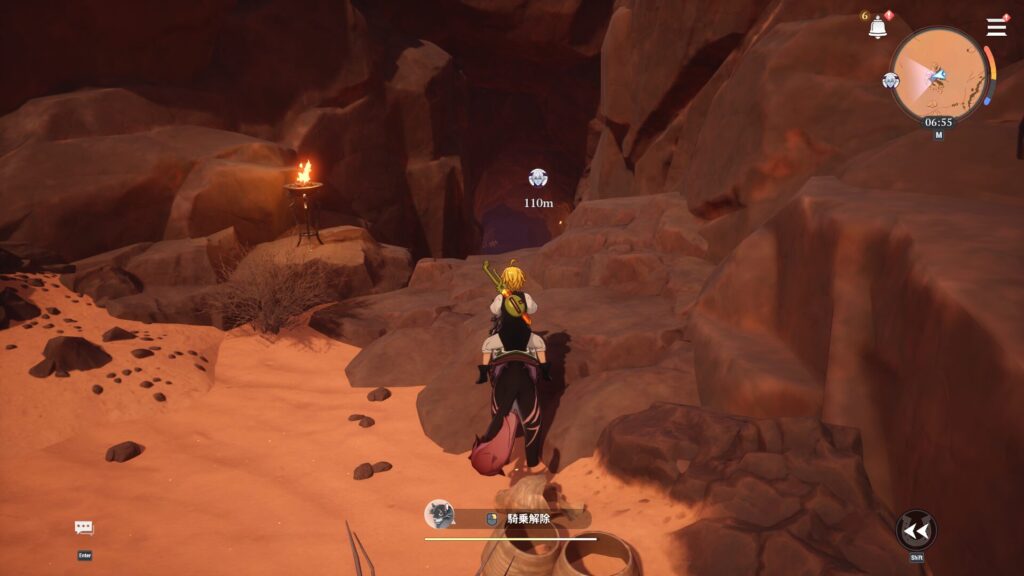Select the 110m quest waypoint marker
This screenshot has width=1024, height=576.
538,179
